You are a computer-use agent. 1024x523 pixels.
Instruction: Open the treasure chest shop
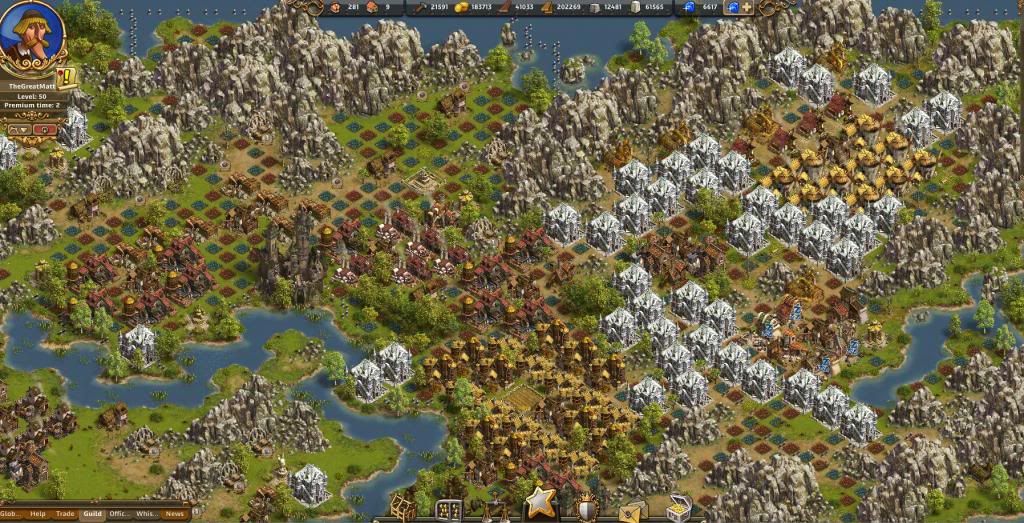pos(679,508)
